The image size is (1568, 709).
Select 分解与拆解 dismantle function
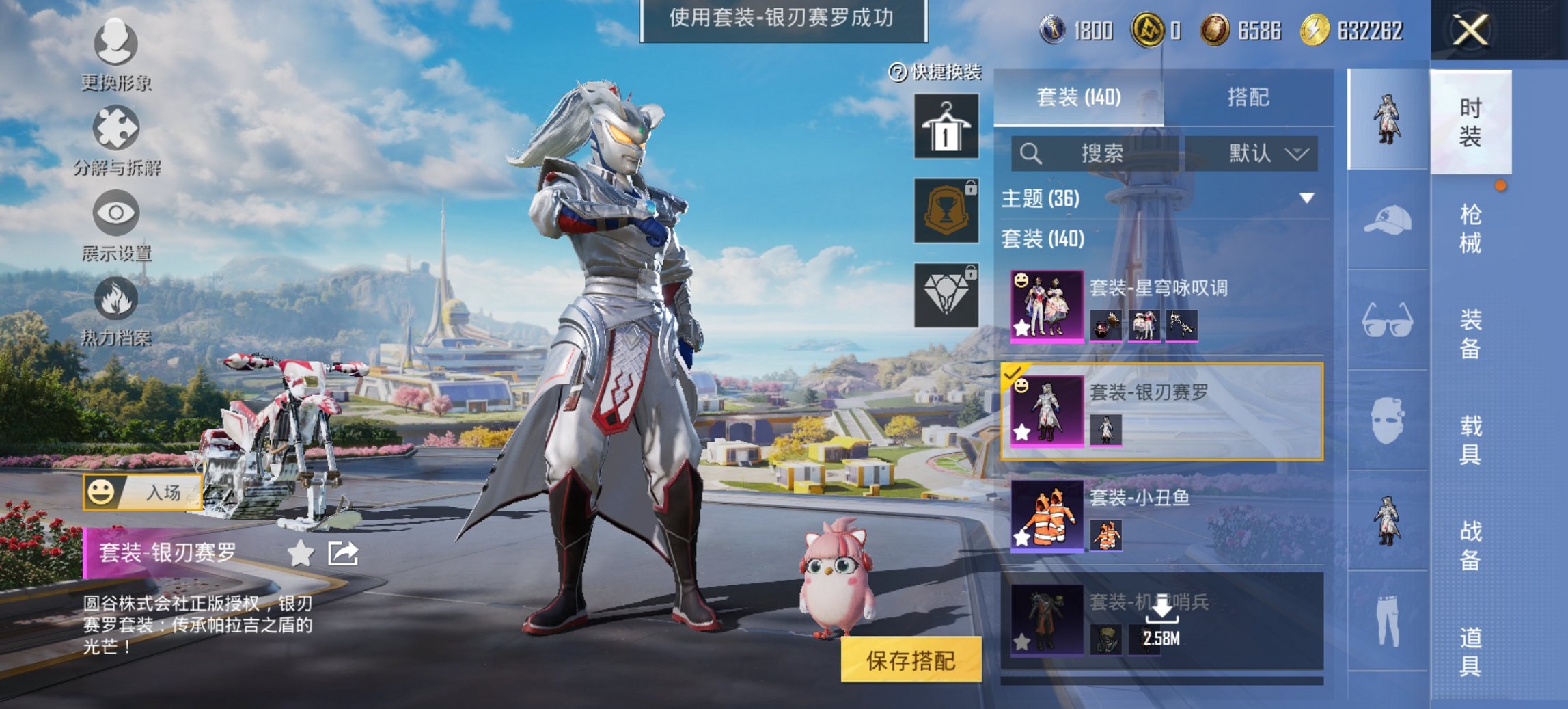pyautogui.click(x=116, y=133)
